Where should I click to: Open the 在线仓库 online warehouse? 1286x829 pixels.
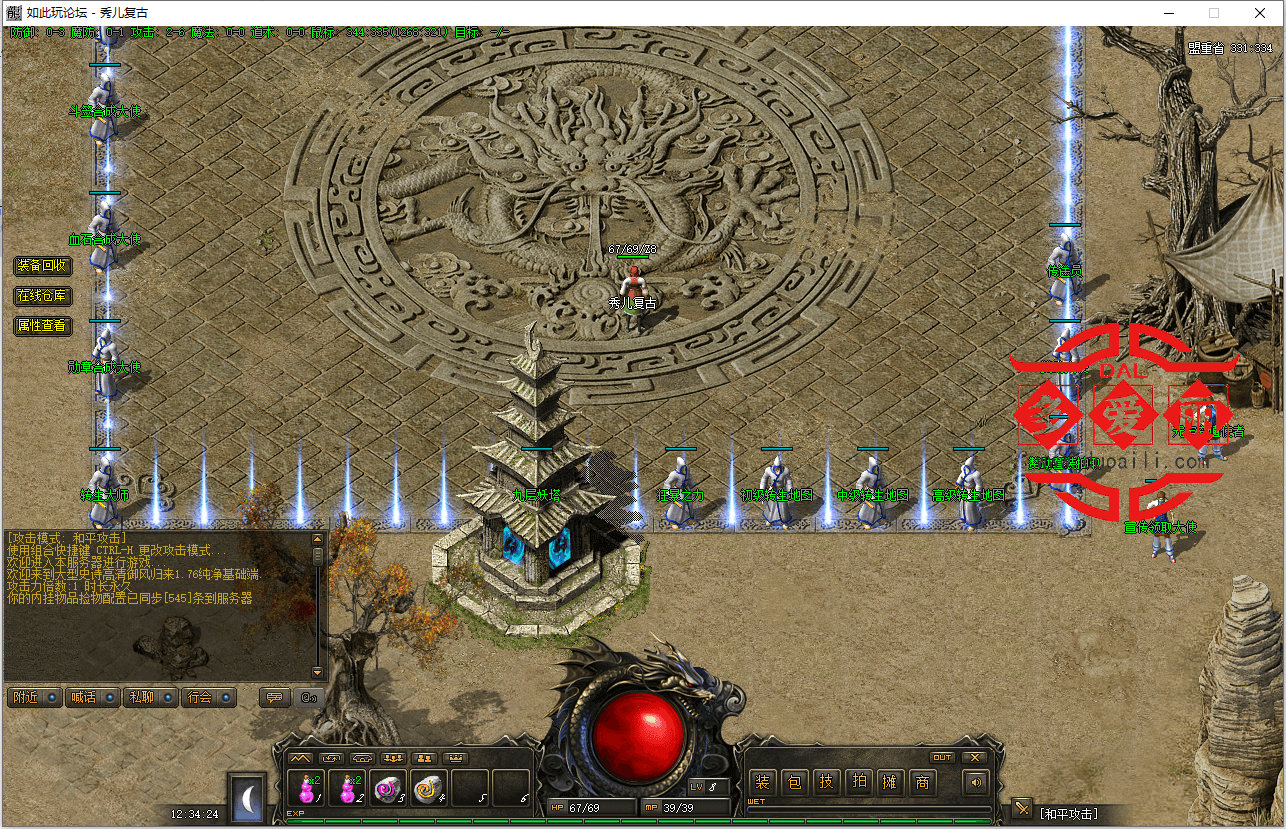click(x=42, y=296)
